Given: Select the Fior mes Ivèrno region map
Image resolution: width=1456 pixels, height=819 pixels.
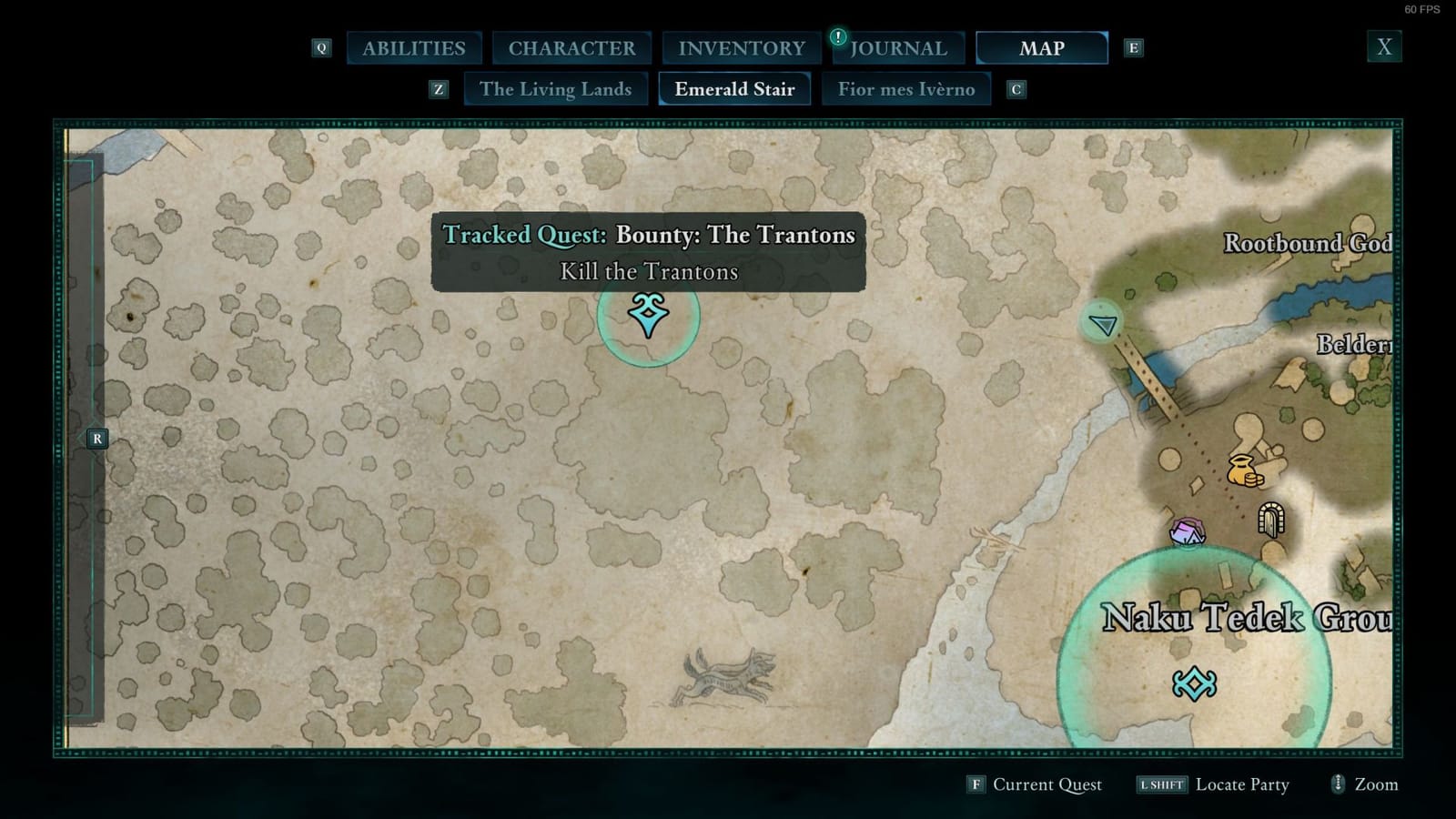Looking at the screenshot, I should point(906,89).
